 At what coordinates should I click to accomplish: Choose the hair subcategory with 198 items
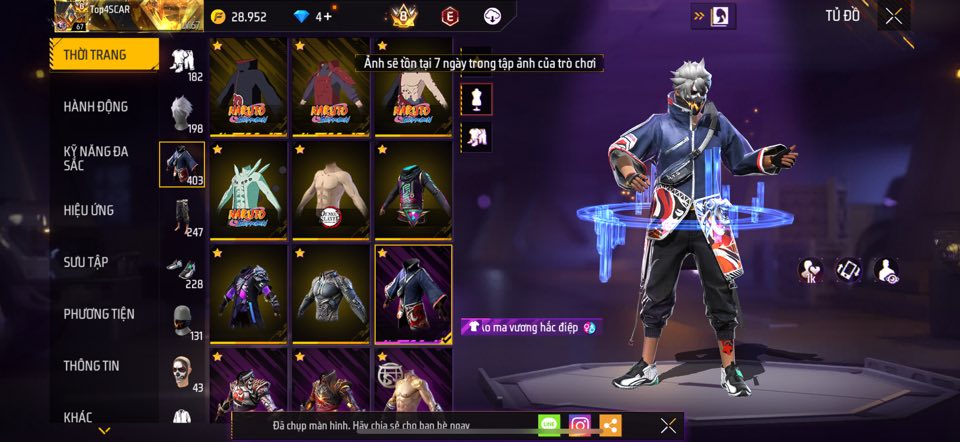coord(182,113)
